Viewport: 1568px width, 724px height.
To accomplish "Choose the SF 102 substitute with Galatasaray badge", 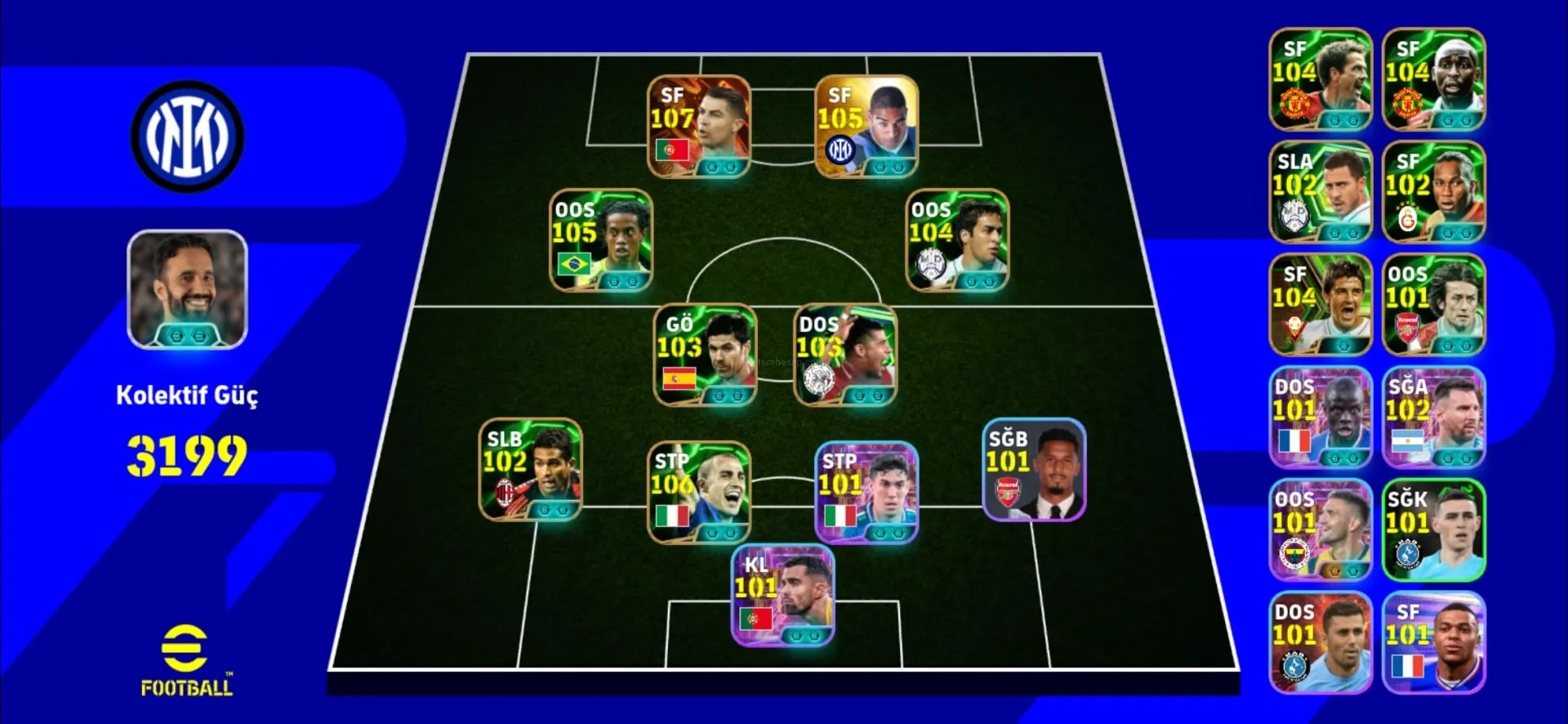I will click(1433, 192).
